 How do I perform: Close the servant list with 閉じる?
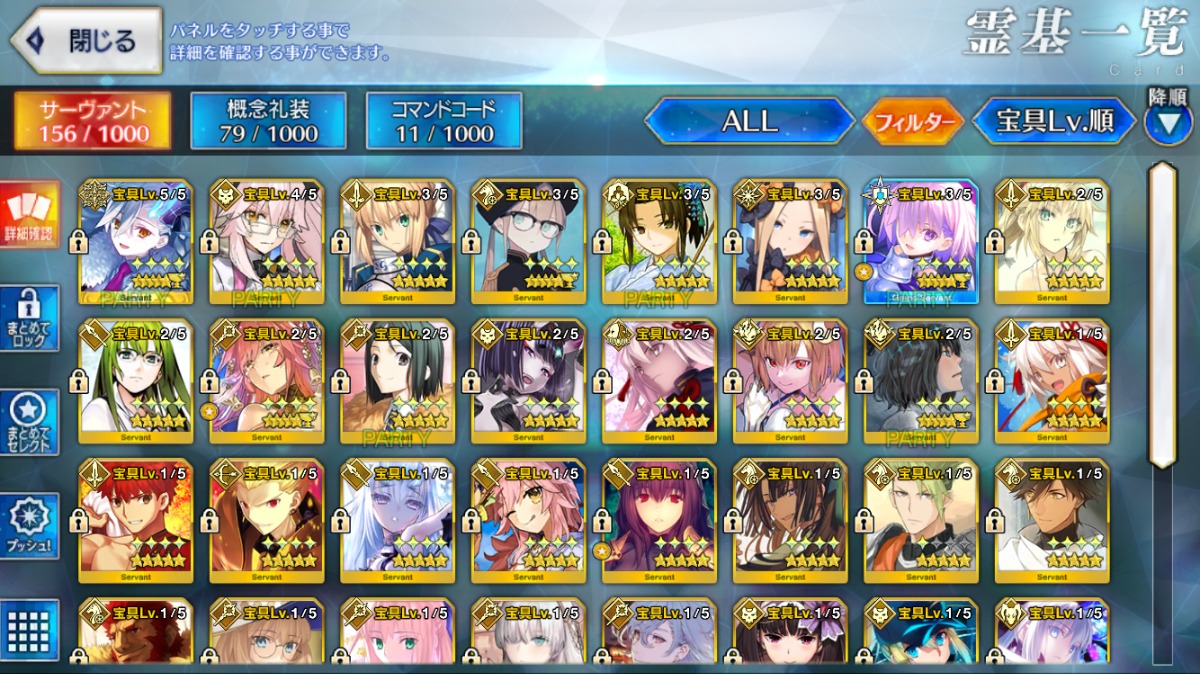point(86,41)
